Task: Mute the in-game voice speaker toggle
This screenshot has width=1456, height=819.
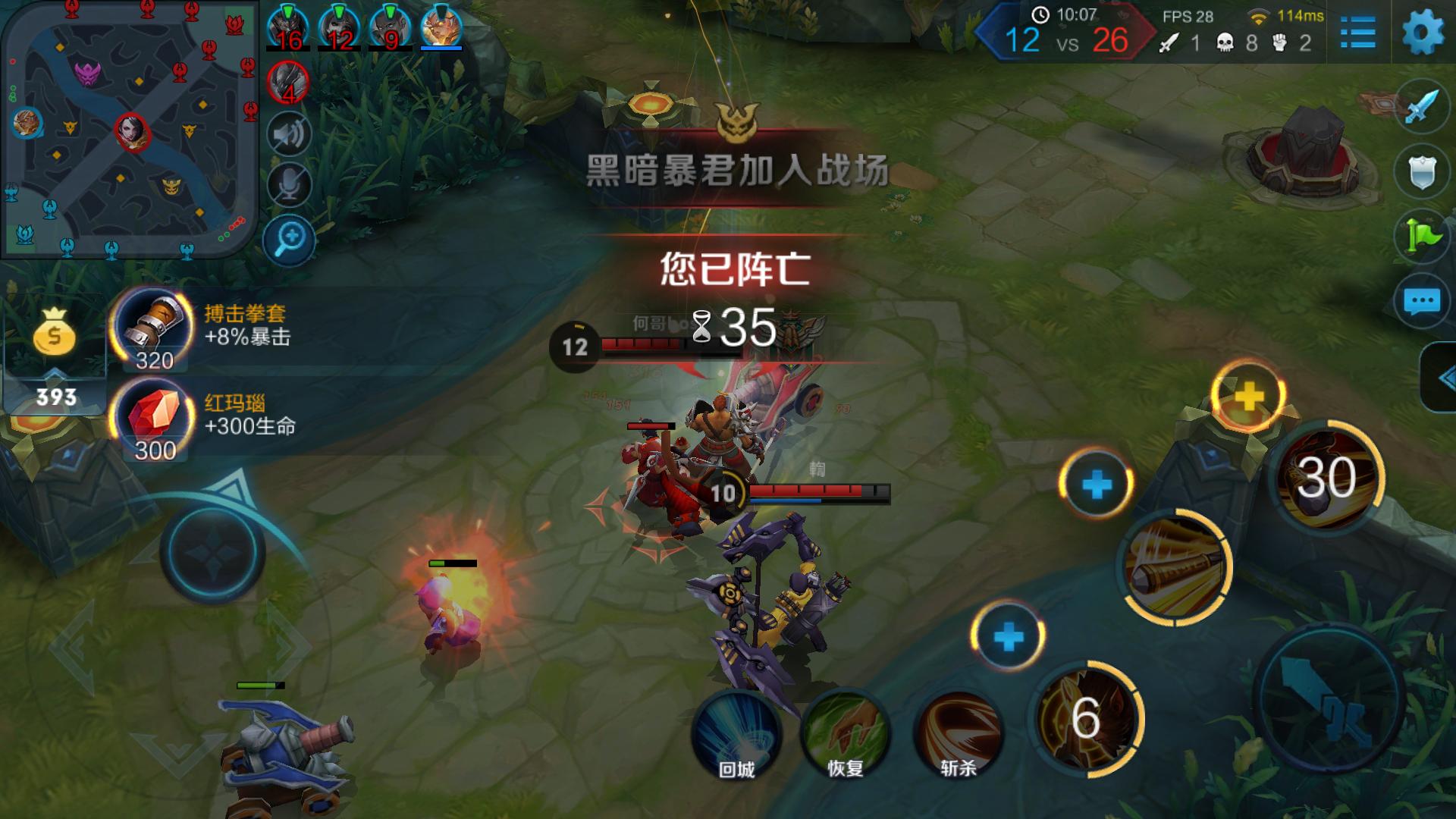Action: [288, 133]
